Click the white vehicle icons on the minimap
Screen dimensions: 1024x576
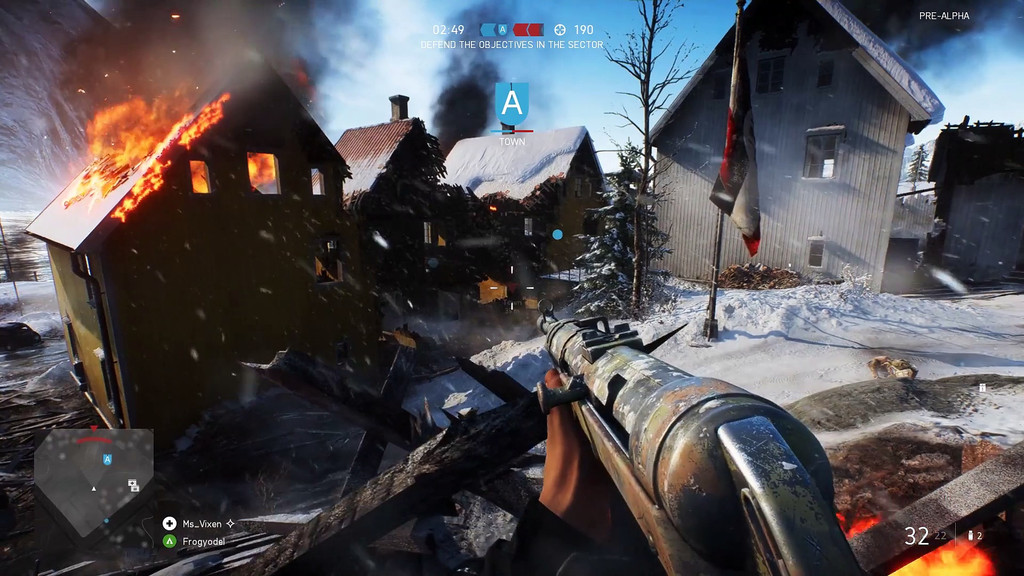133,485
